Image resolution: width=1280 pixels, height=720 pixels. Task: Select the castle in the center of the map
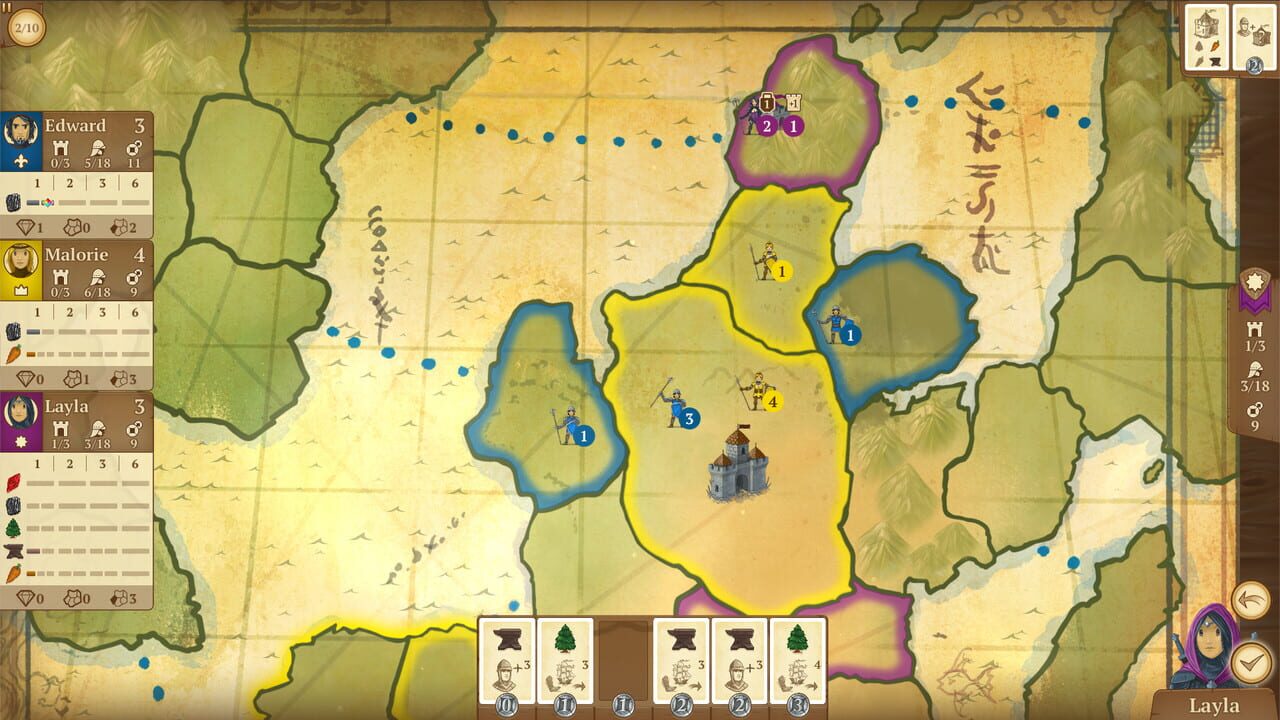coord(737,472)
